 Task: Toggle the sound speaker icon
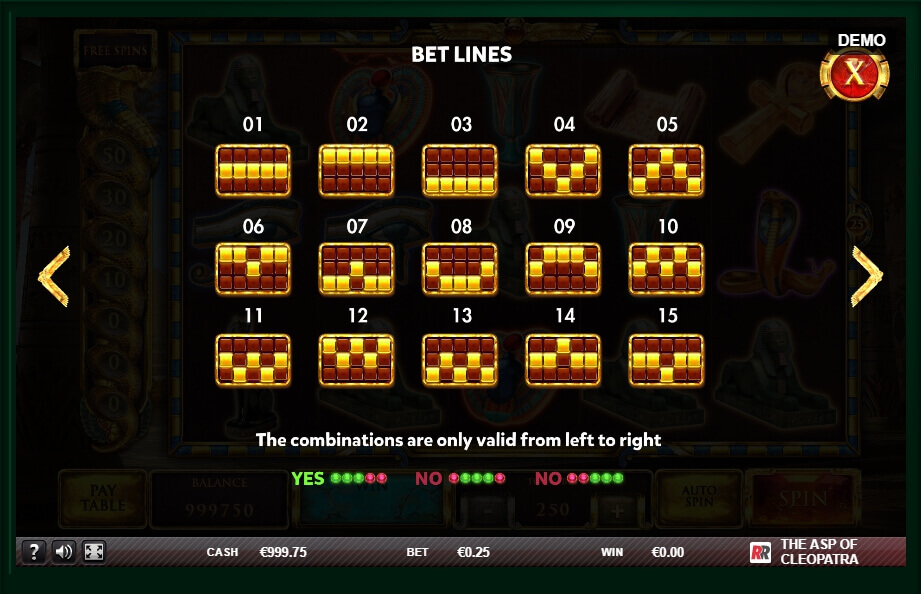[64, 551]
